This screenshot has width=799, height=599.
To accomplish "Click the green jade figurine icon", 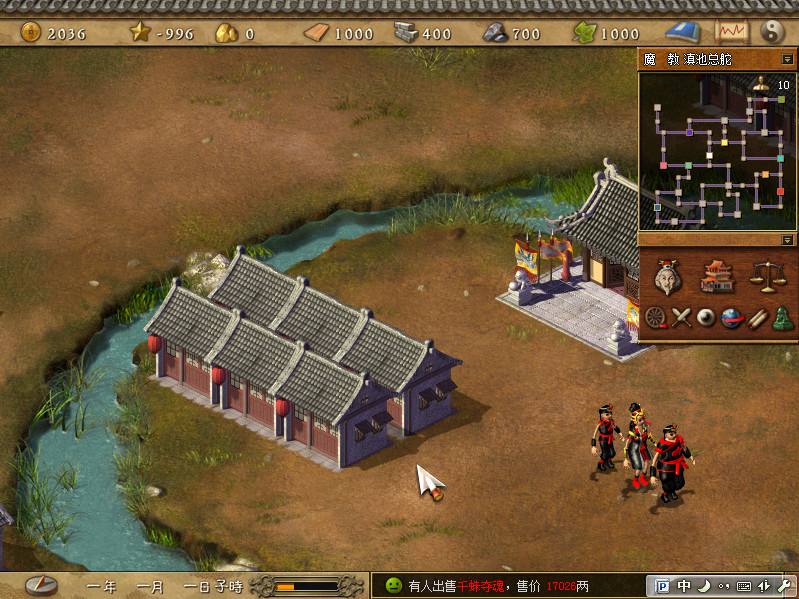I will [x=782, y=318].
